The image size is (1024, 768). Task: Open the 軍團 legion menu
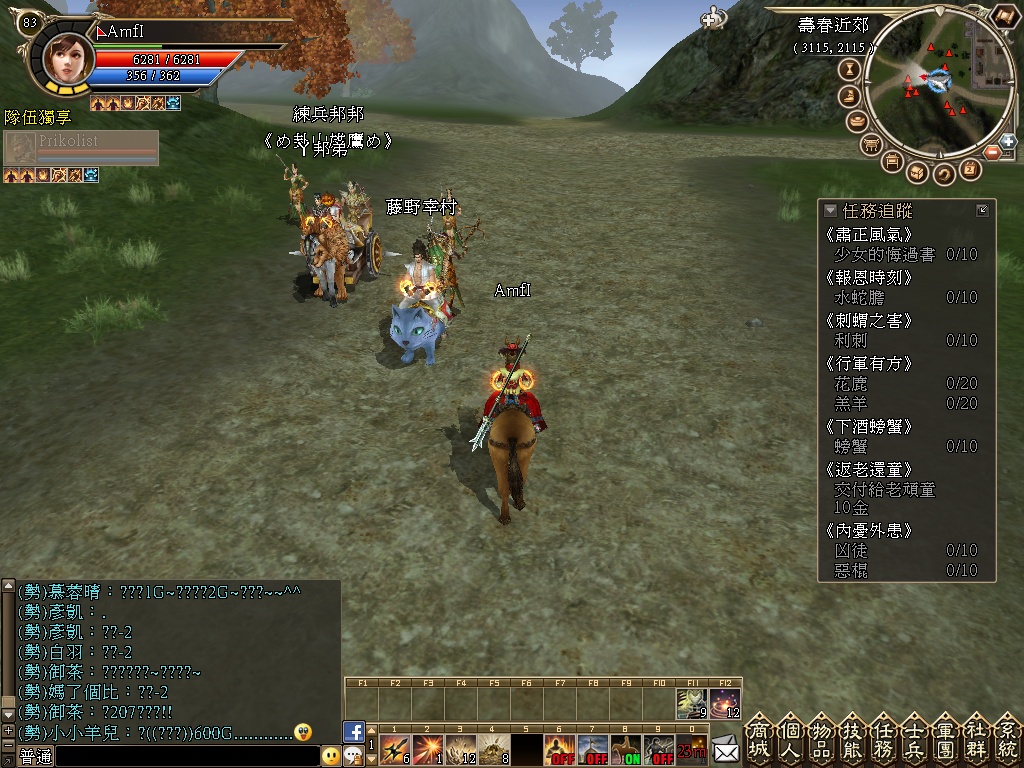click(x=945, y=738)
